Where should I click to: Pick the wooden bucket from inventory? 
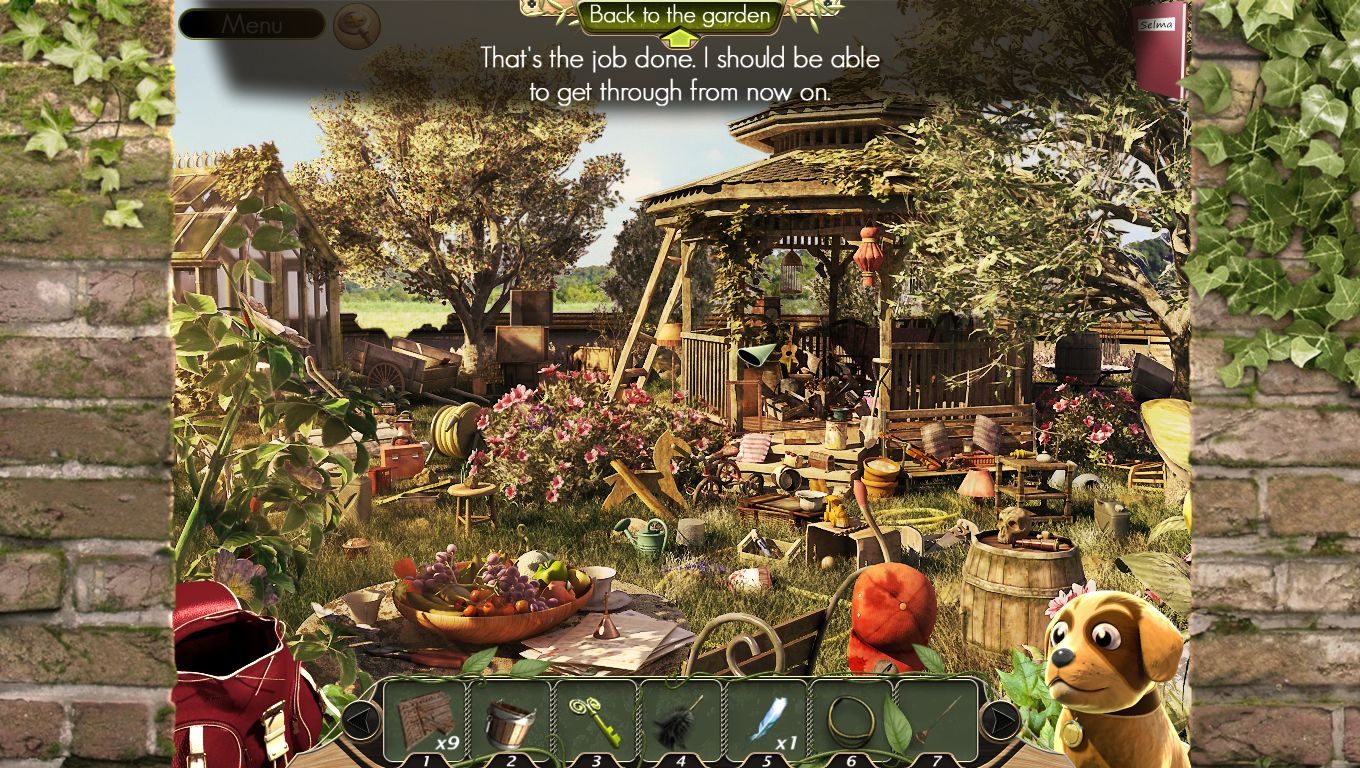[x=510, y=721]
